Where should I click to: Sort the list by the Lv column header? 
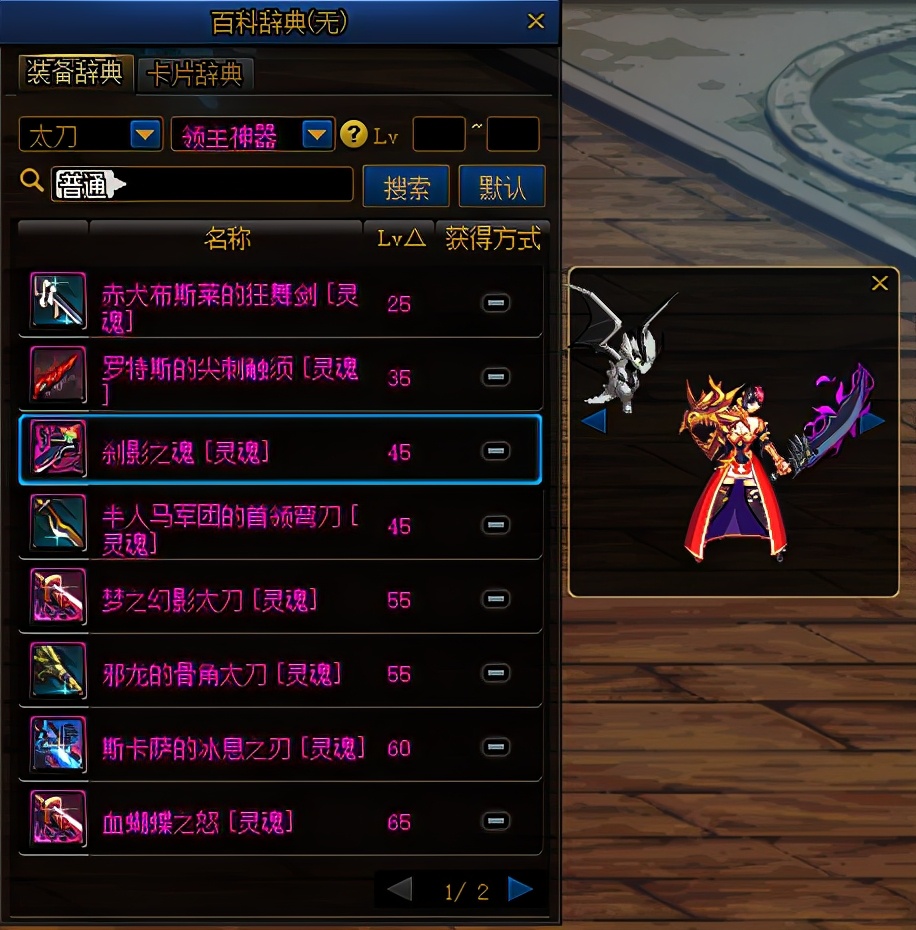[399, 238]
